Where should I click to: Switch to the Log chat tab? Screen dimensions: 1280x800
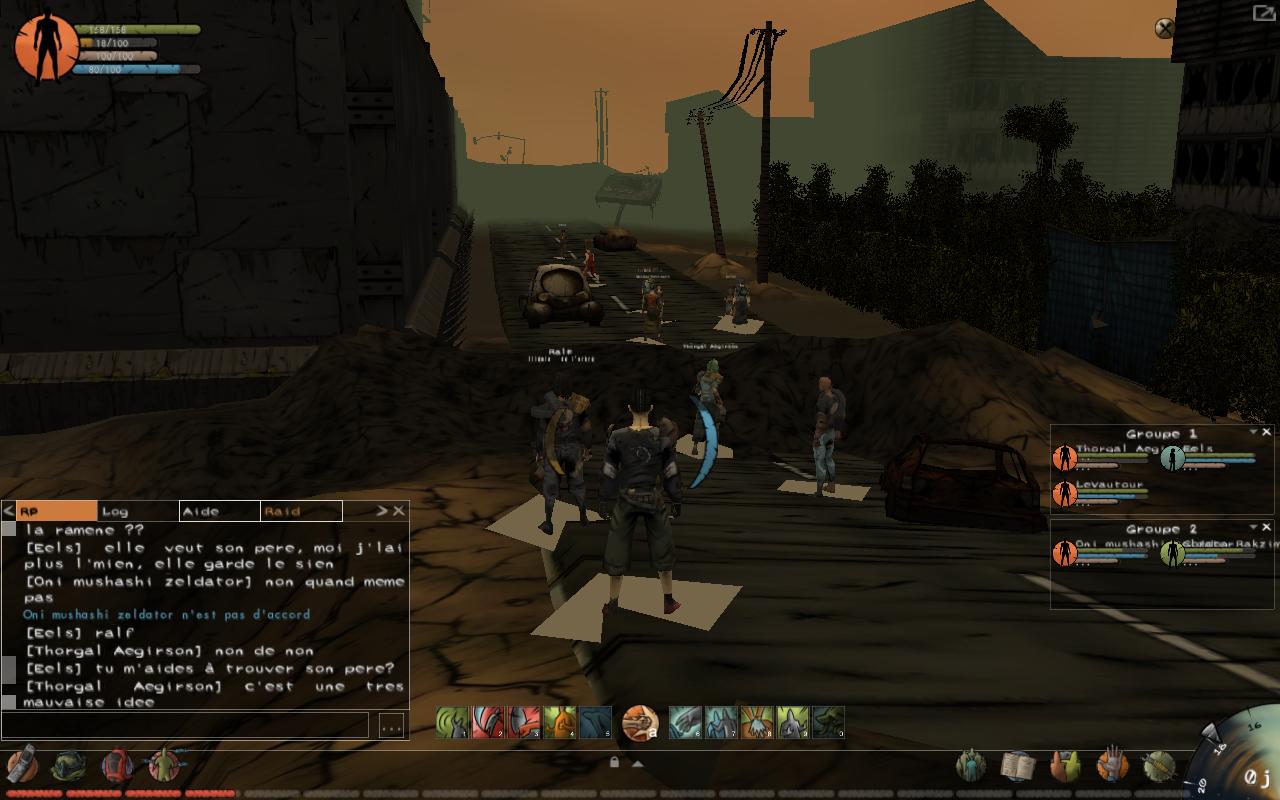pyautogui.click(x=137, y=511)
